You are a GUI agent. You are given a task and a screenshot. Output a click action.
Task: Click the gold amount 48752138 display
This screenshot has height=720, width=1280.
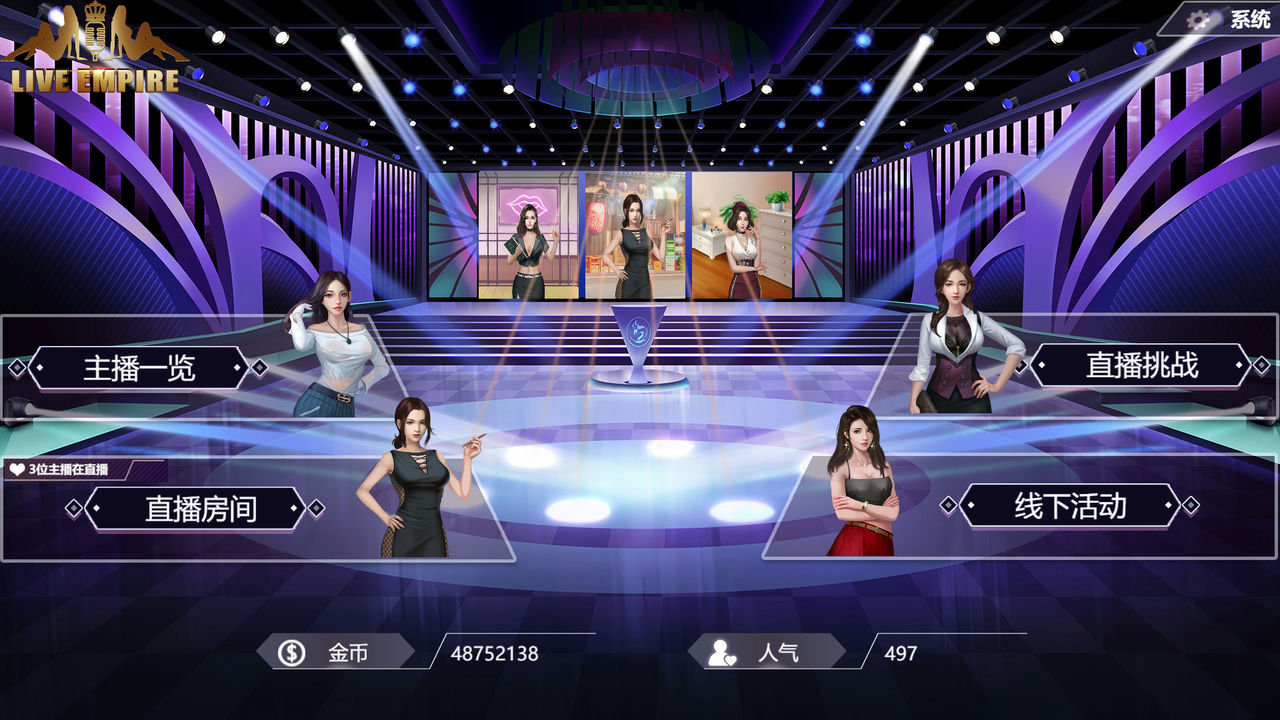point(497,653)
